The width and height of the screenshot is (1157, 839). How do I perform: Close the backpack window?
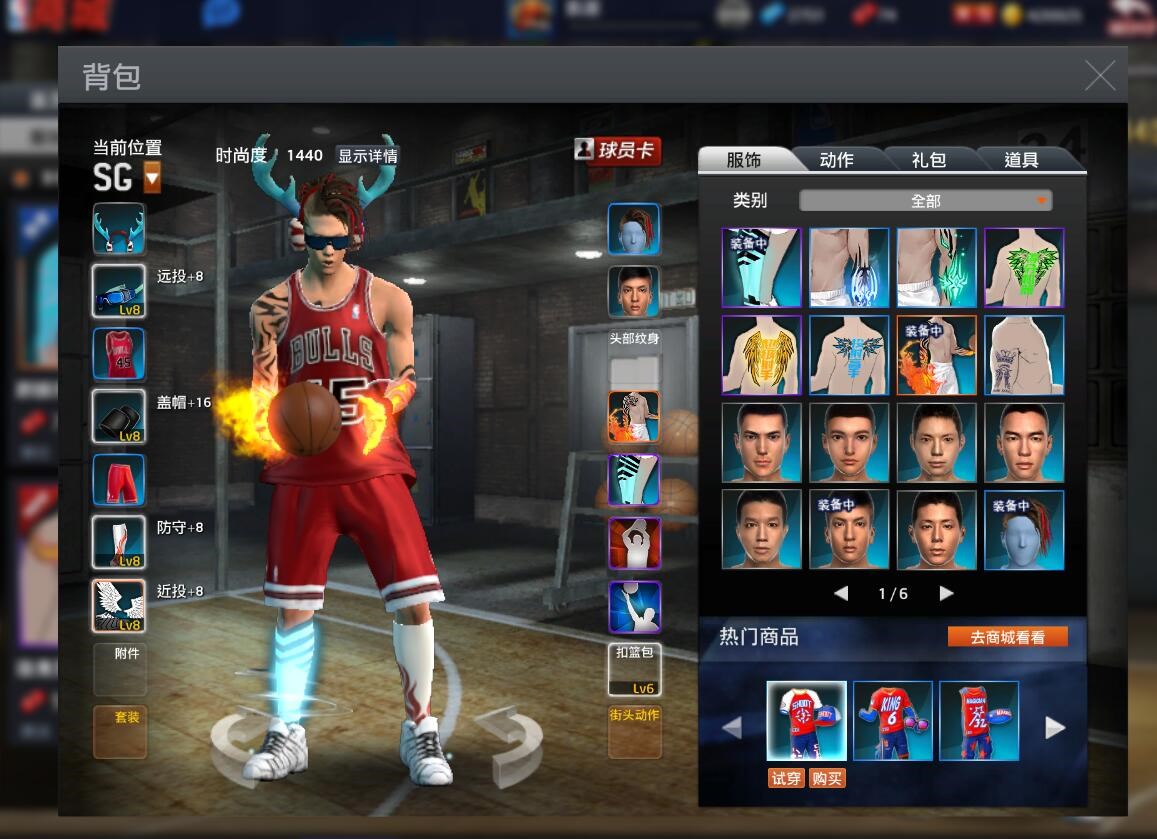coord(1099,76)
